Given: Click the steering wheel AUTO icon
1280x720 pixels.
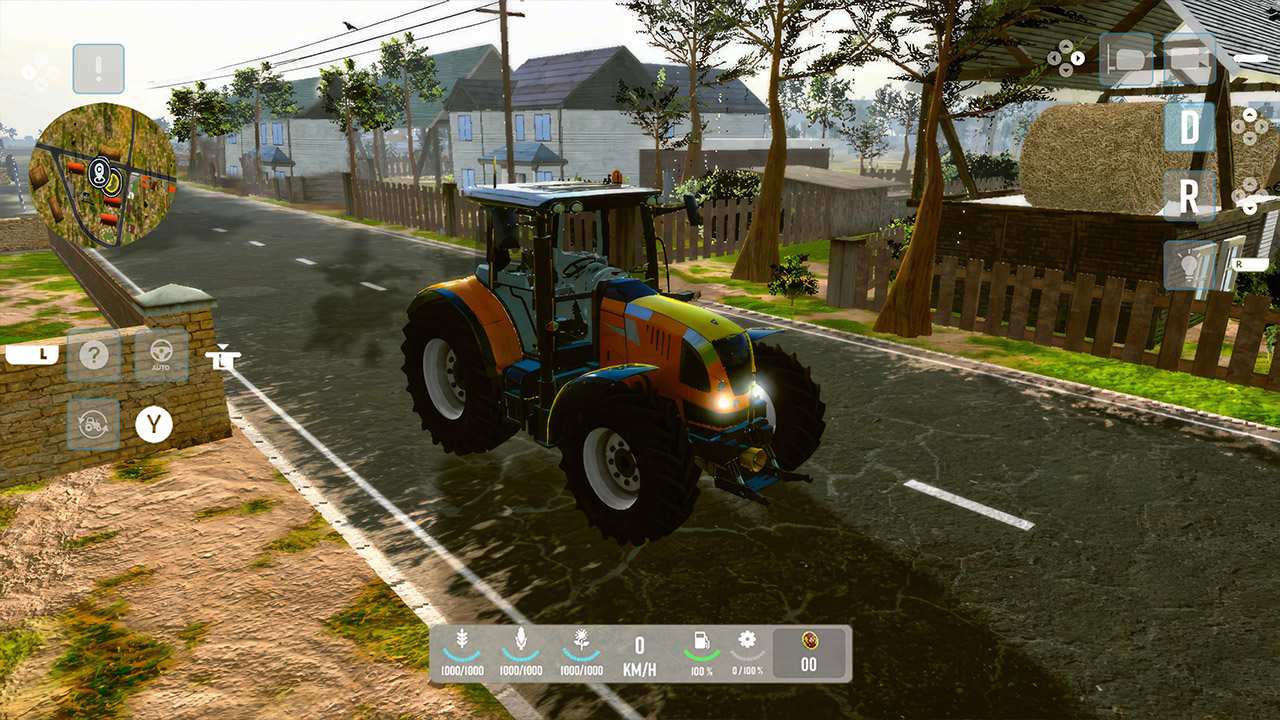Looking at the screenshot, I should (x=161, y=352).
